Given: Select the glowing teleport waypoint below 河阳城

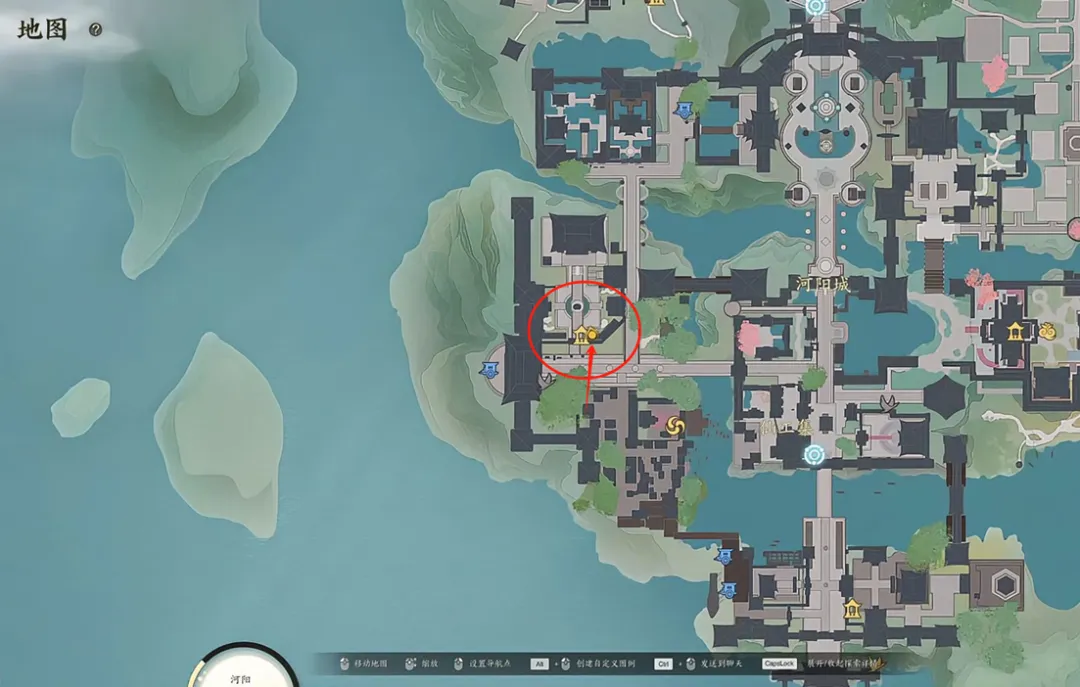Looking at the screenshot, I should (x=815, y=455).
